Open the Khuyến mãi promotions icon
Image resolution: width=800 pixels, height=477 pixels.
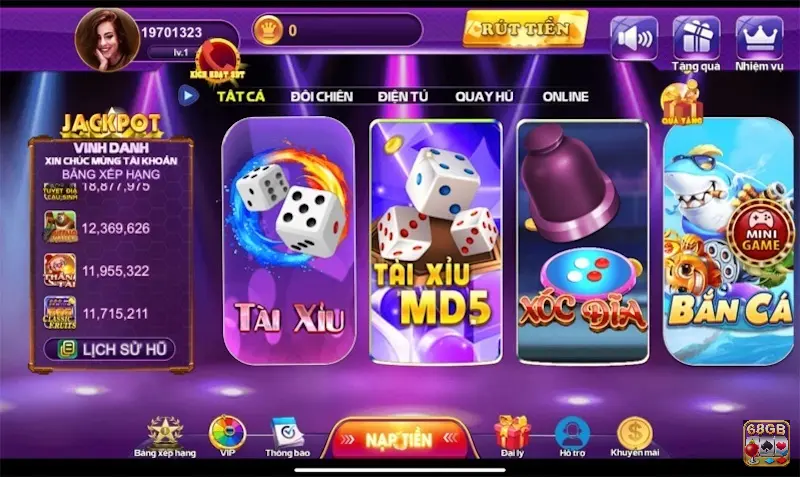pyautogui.click(x=634, y=435)
